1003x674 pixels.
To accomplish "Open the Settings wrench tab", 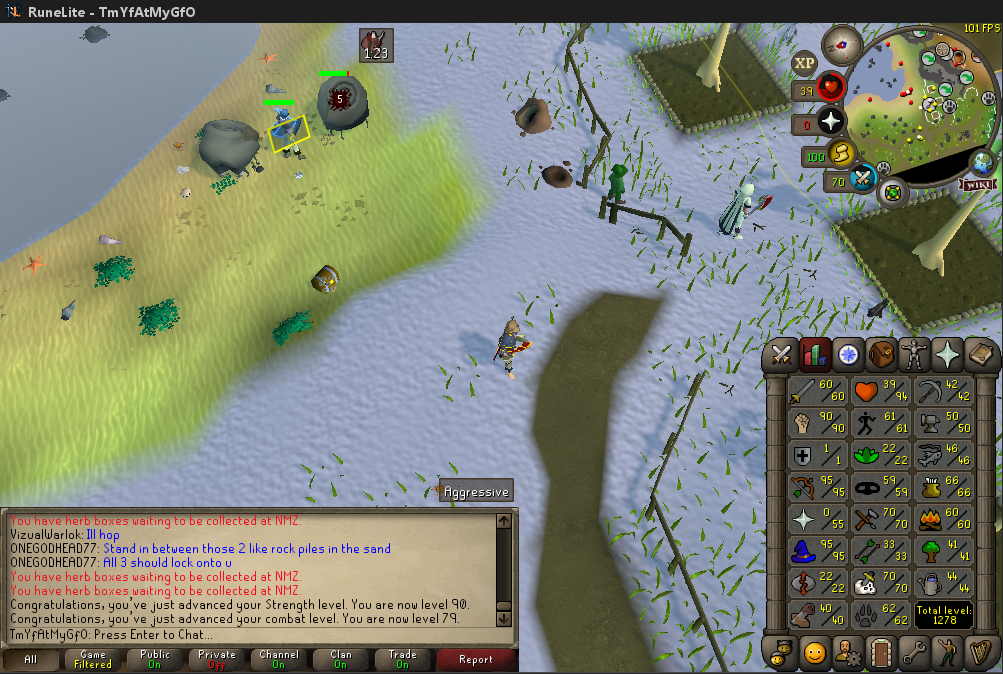I will point(914,652).
